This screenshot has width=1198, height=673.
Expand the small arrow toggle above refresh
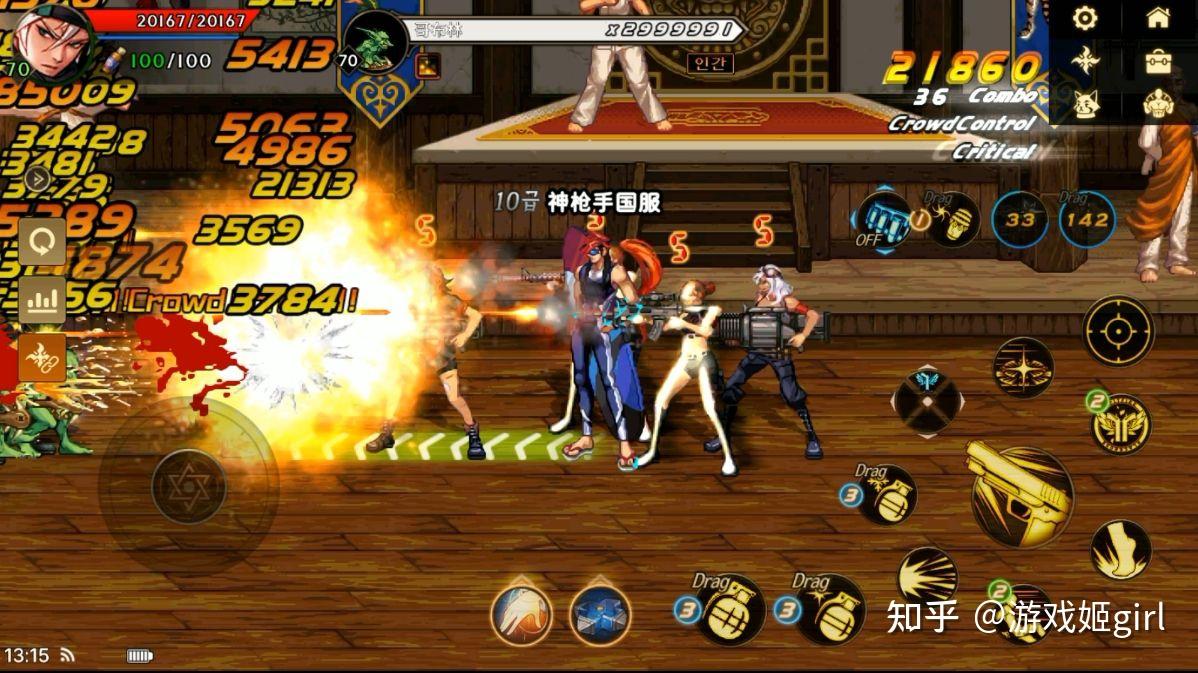tap(37, 179)
